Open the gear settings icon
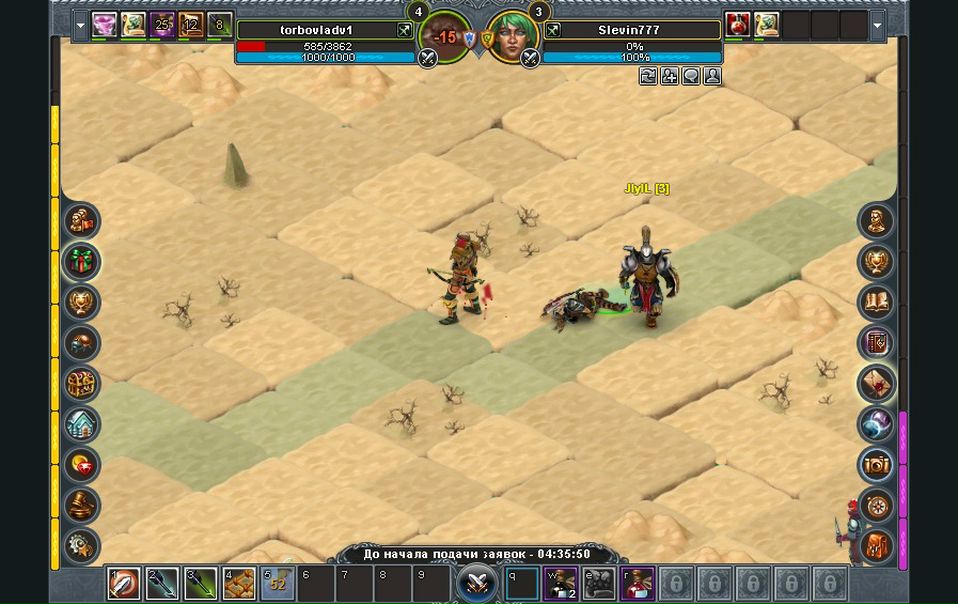The width and height of the screenshot is (958, 604). [81, 546]
